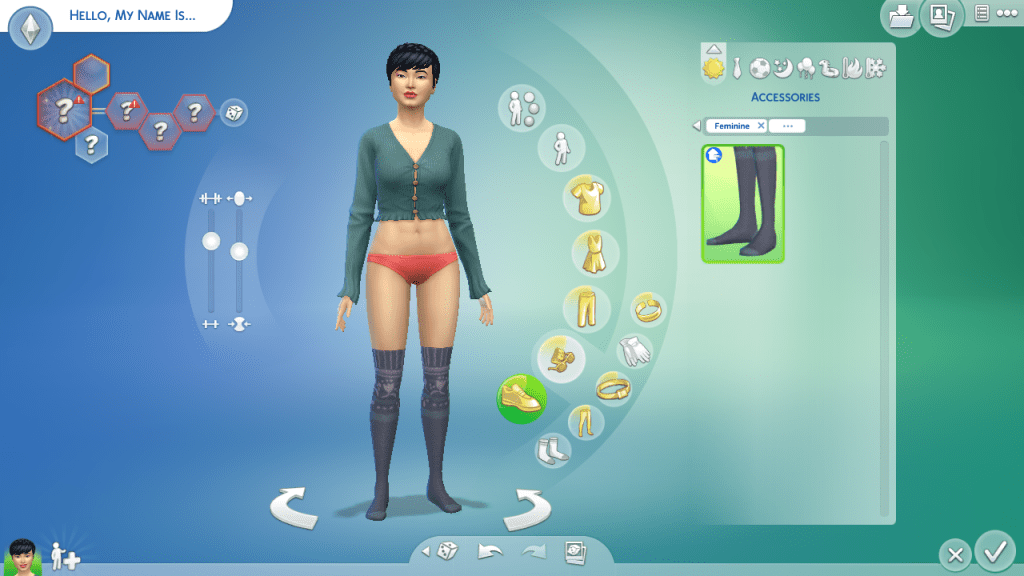Confirm the Sim with the checkmark button
1024x576 pixels.
[994, 550]
